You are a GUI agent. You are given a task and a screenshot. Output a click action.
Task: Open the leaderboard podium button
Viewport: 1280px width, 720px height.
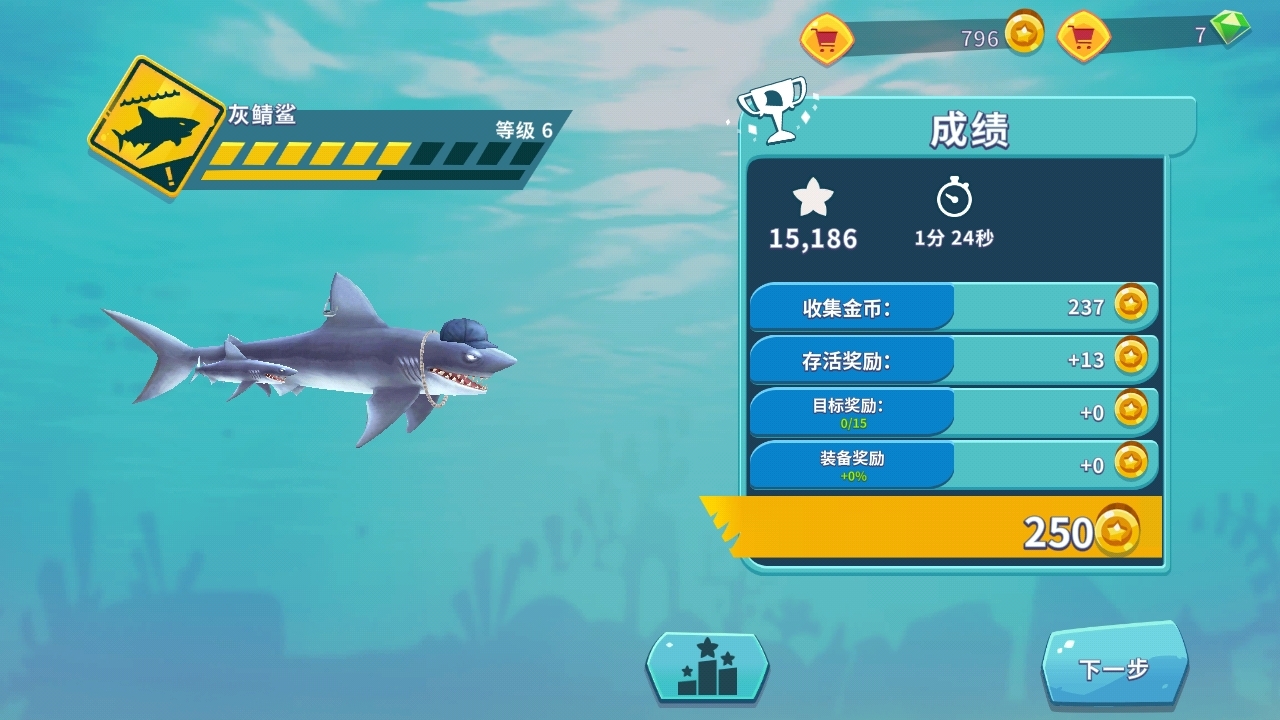pos(707,667)
